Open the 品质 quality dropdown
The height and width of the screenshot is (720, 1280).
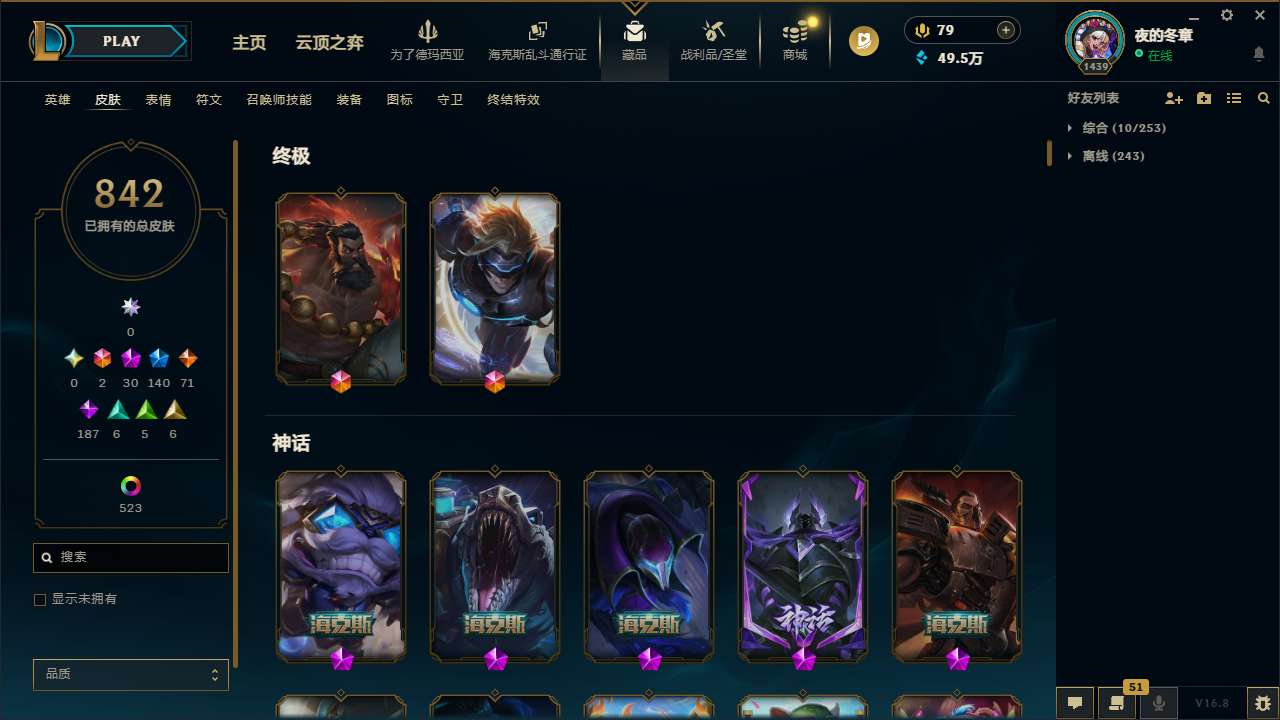pos(130,674)
